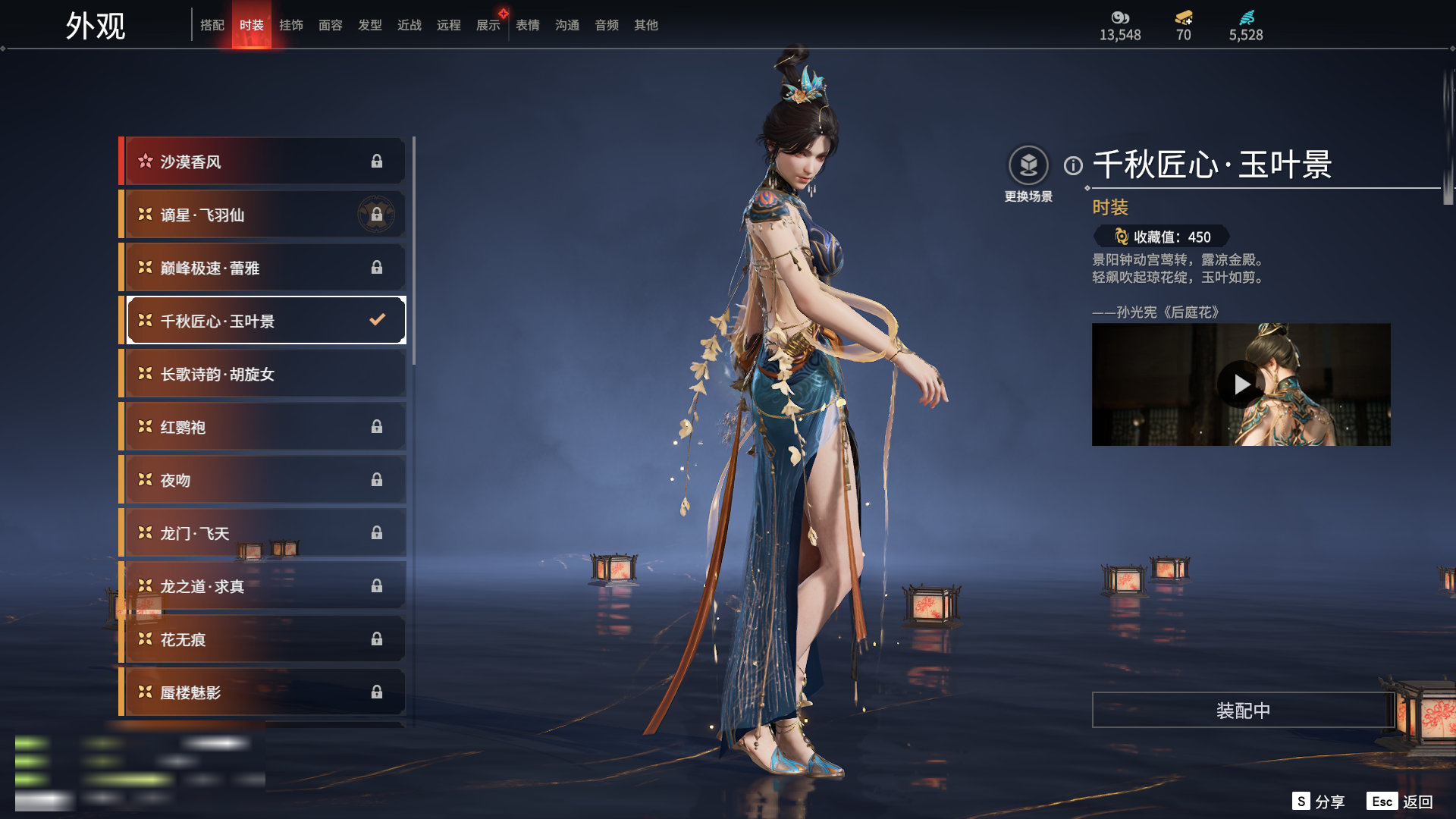
Task: Switch to the 发型 hairstyle tab
Action: [x=370, y=25]
